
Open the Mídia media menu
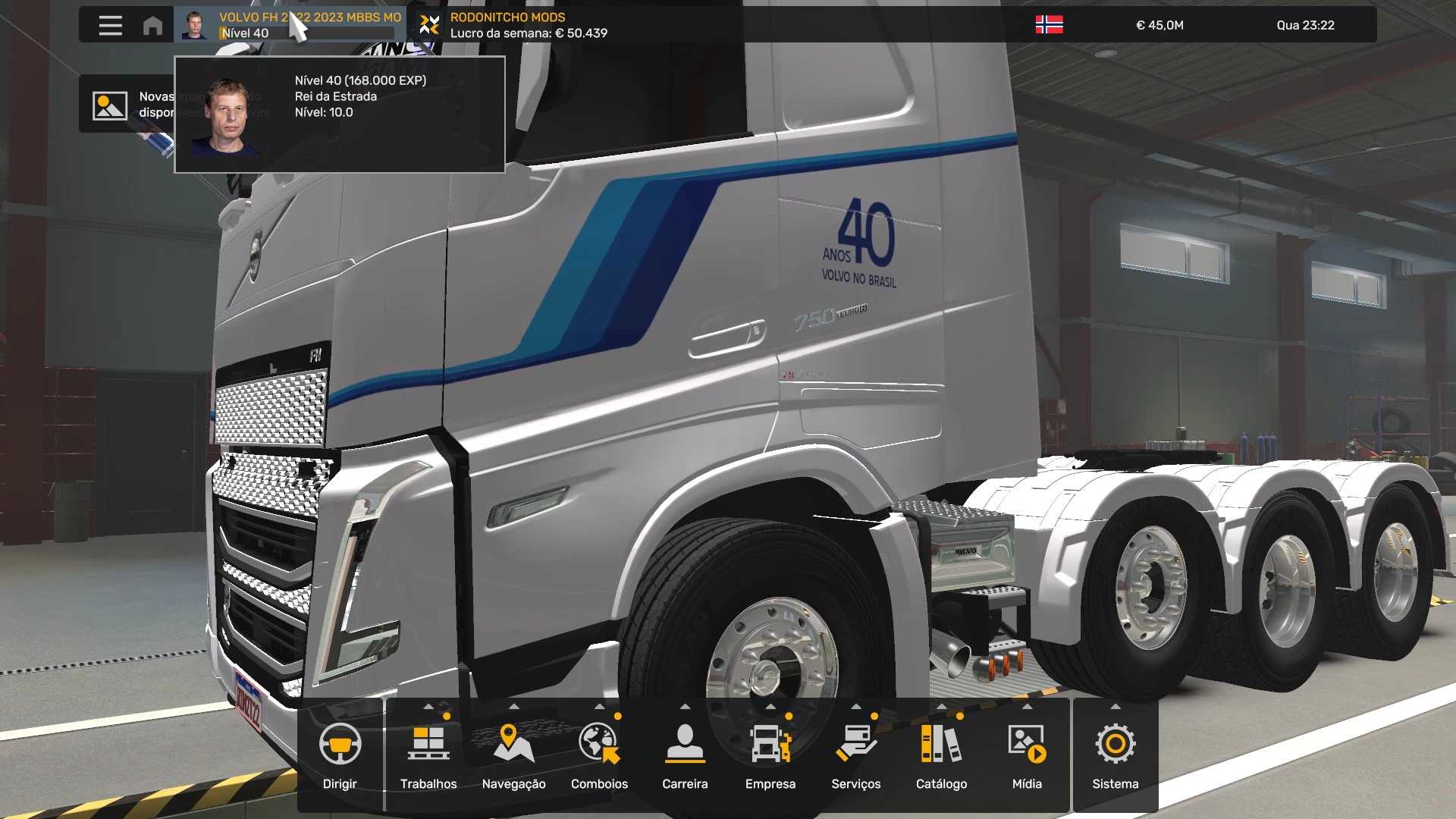tap(1027, 755)
